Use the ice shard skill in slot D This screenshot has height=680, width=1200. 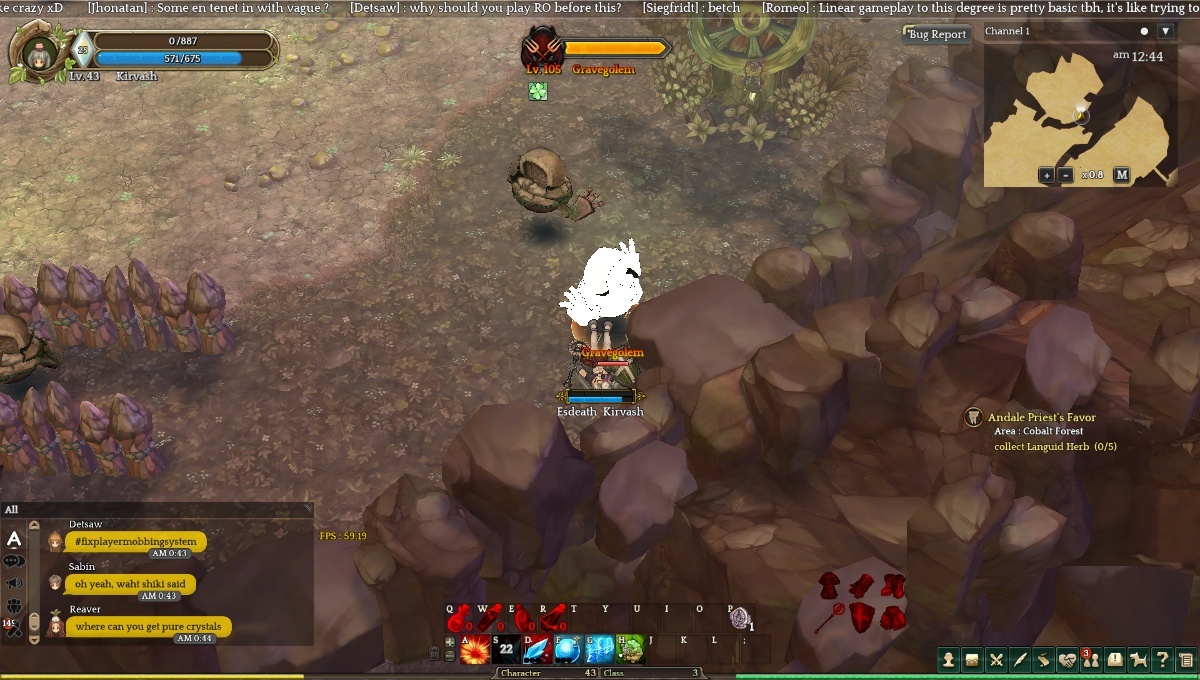[x=537, y=649]
